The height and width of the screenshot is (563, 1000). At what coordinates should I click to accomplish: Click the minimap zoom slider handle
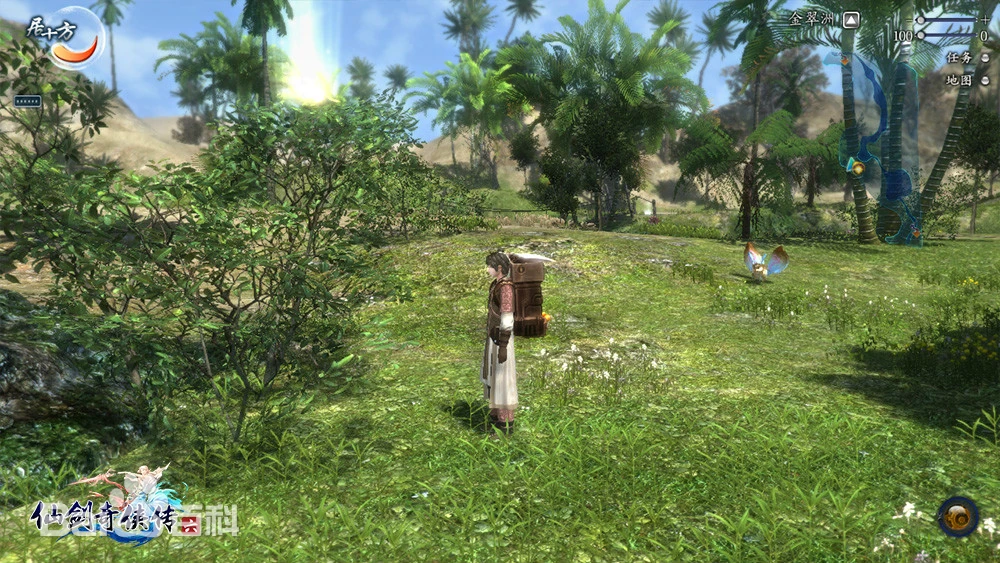pos(922,20)
